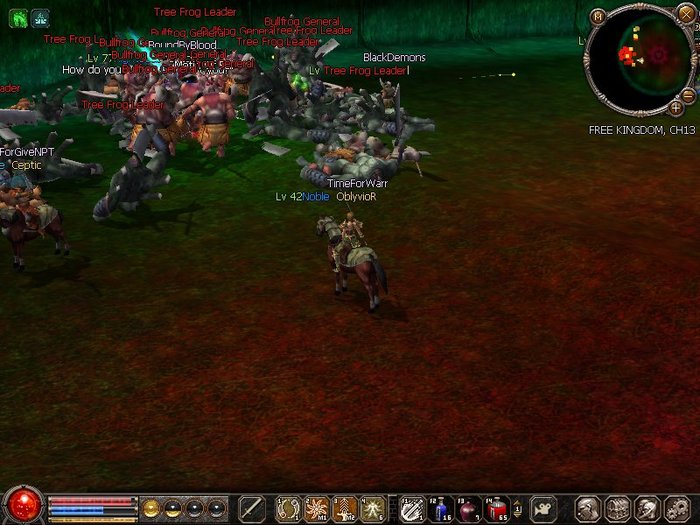Screen dimensions: 700x525
Task: Use the red potion bottle with count 65
Action: 497,508
